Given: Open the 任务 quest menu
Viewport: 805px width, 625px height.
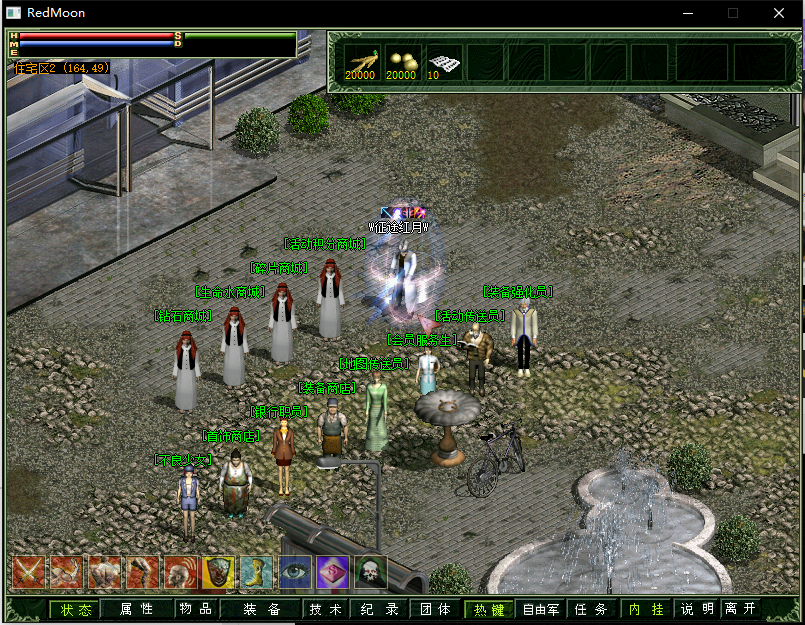Looking at the screenshot, I should [592, 609].
